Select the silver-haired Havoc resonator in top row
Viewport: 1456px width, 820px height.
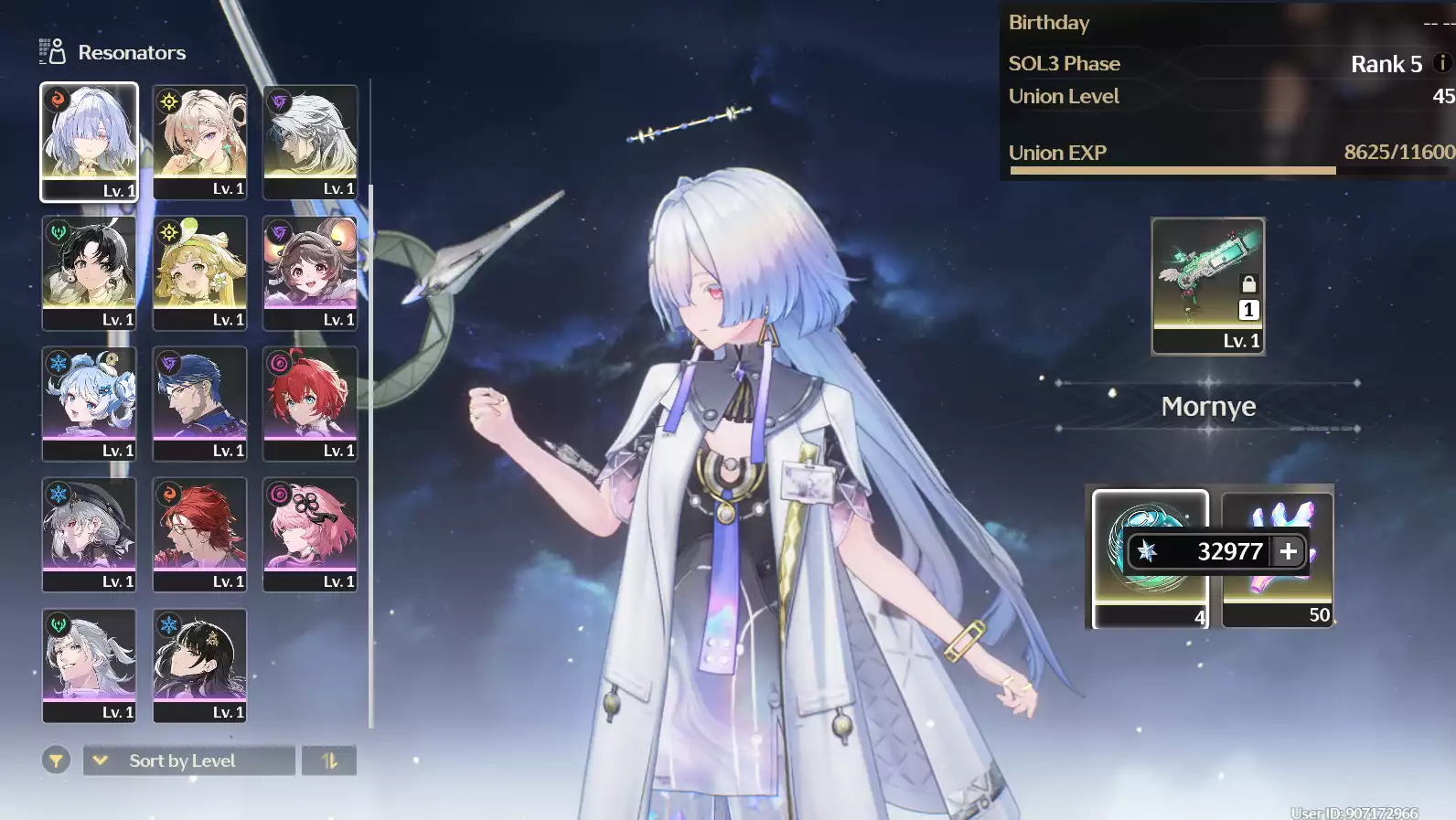coord(310,142)
